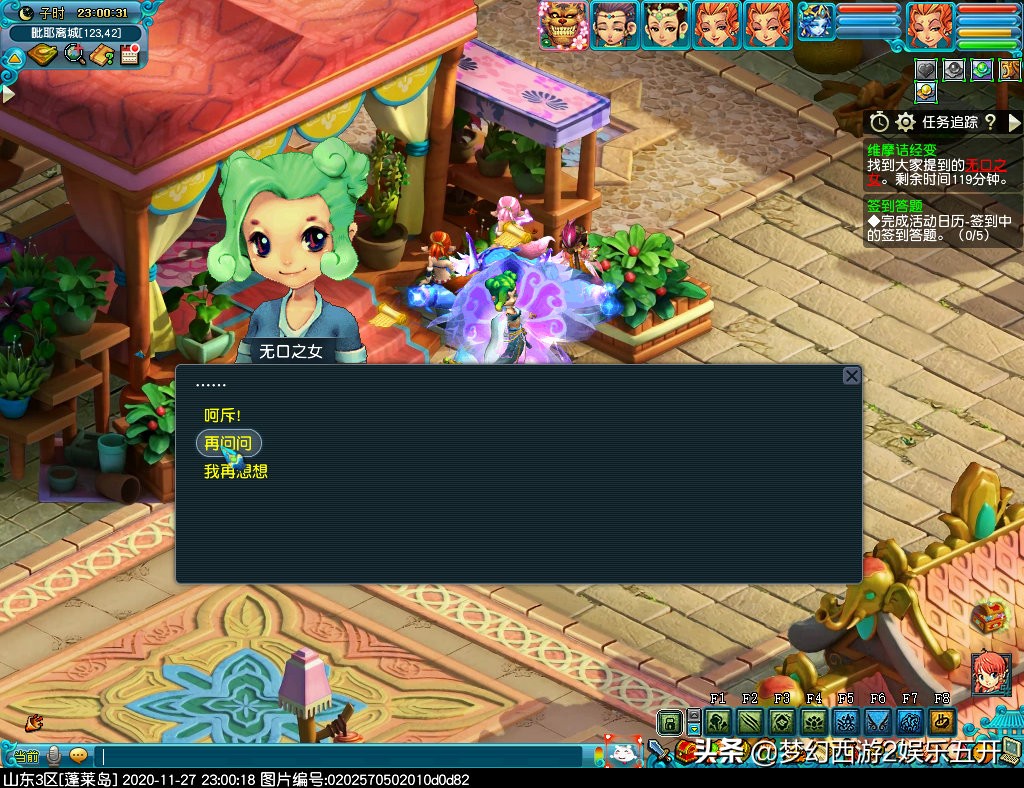The image size is (1024, 788).
Task: Use the F8 hotbar skill
Action: tap(941, 722)
